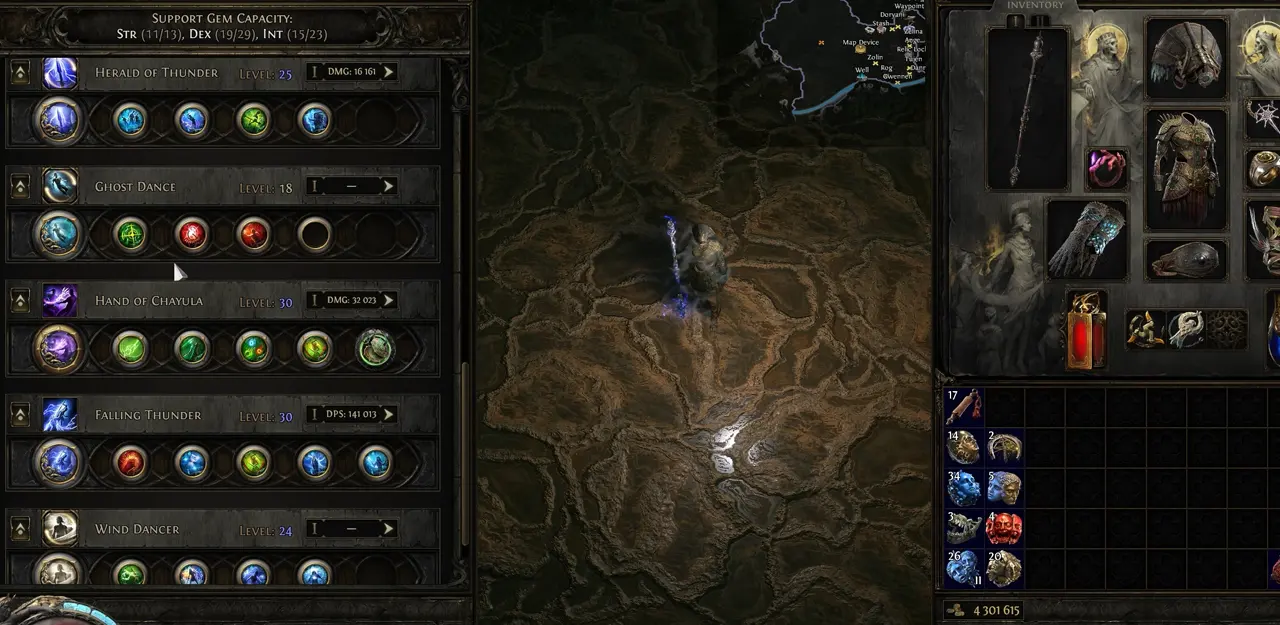The width and height of the screenshot is (1280, 625).
Task: Pick the equipped boots slot
Action: [1185, 260]
